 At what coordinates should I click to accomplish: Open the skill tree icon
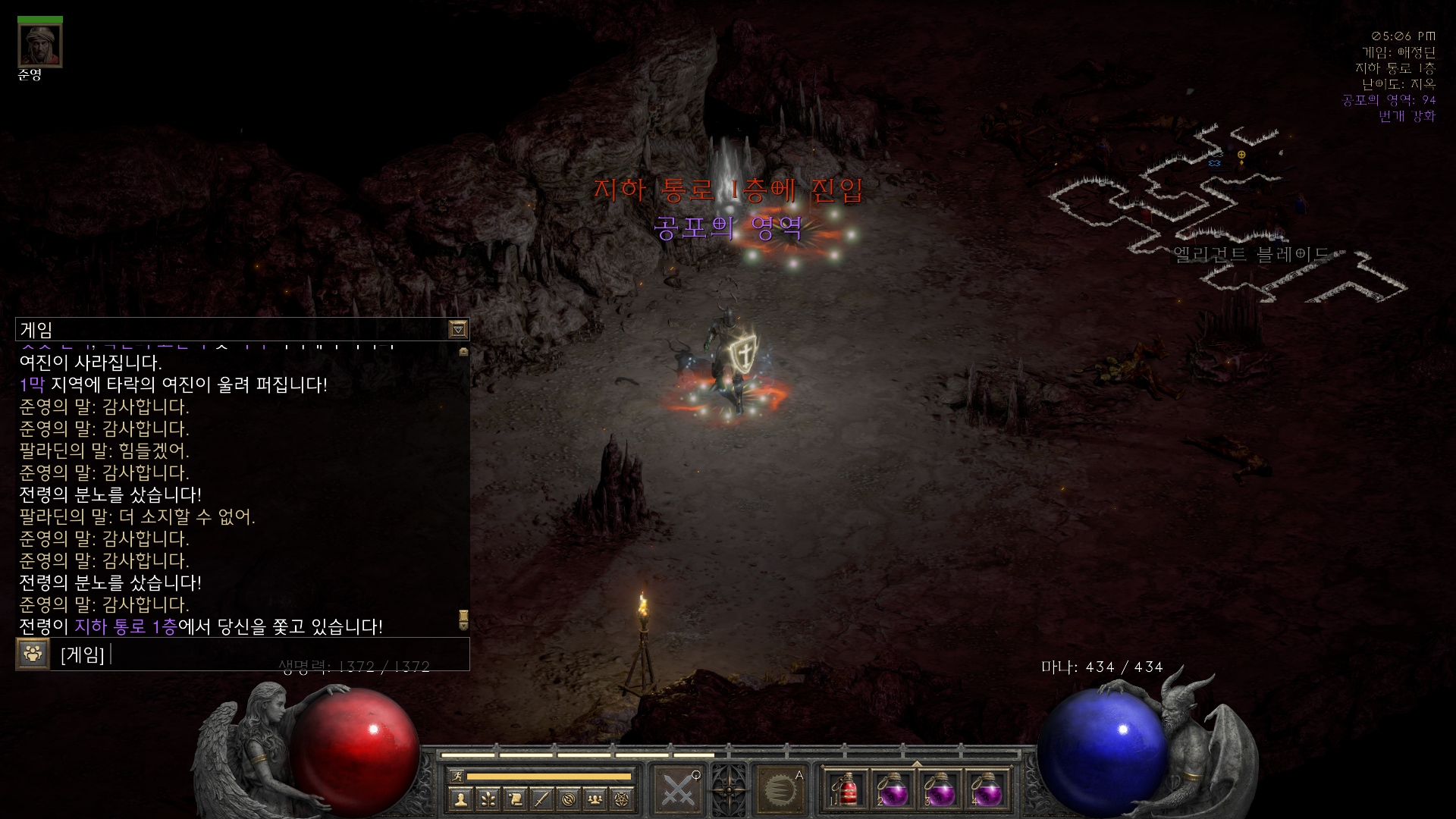[488, 799]
